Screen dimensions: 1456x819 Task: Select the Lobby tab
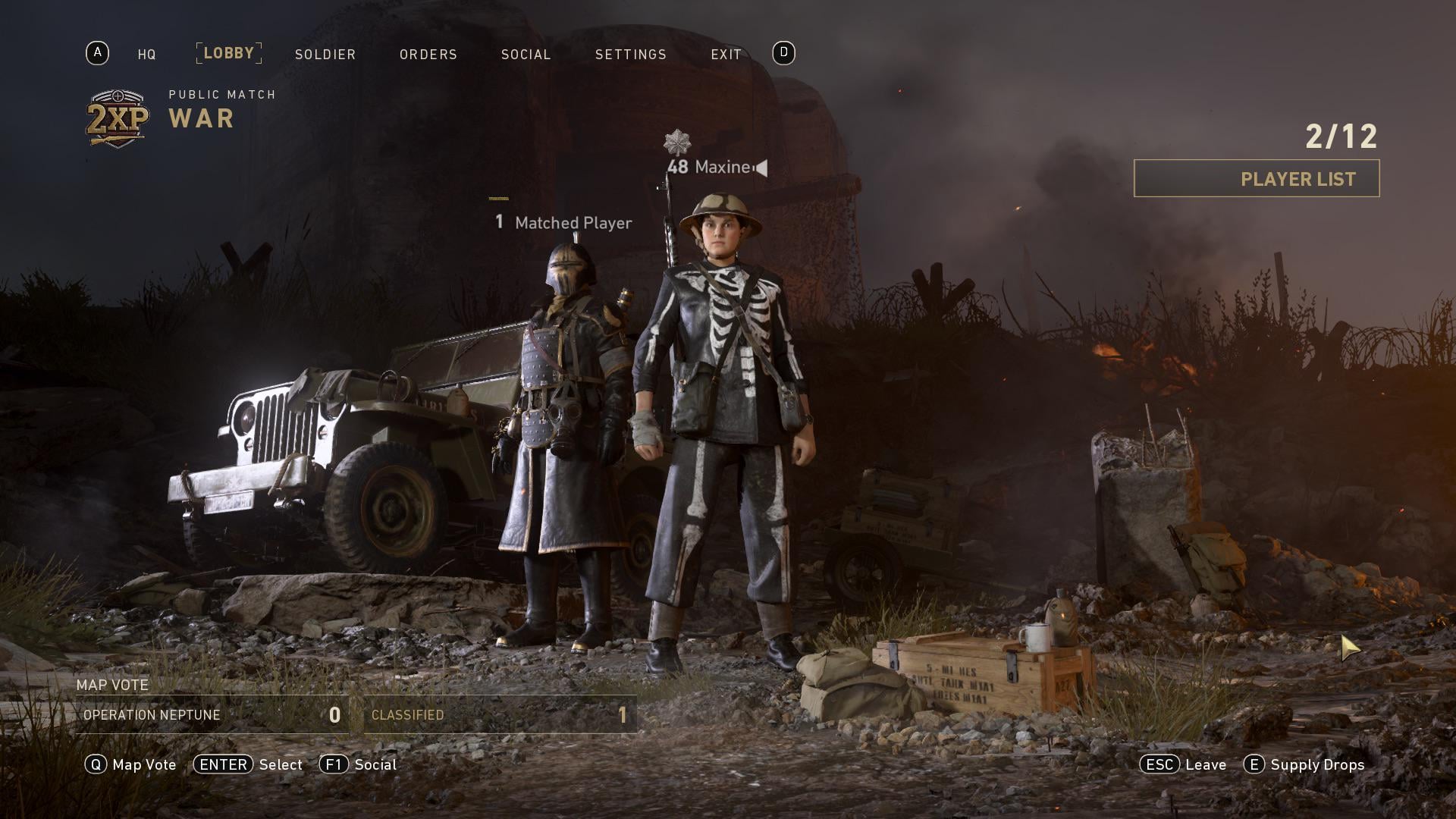228,53
